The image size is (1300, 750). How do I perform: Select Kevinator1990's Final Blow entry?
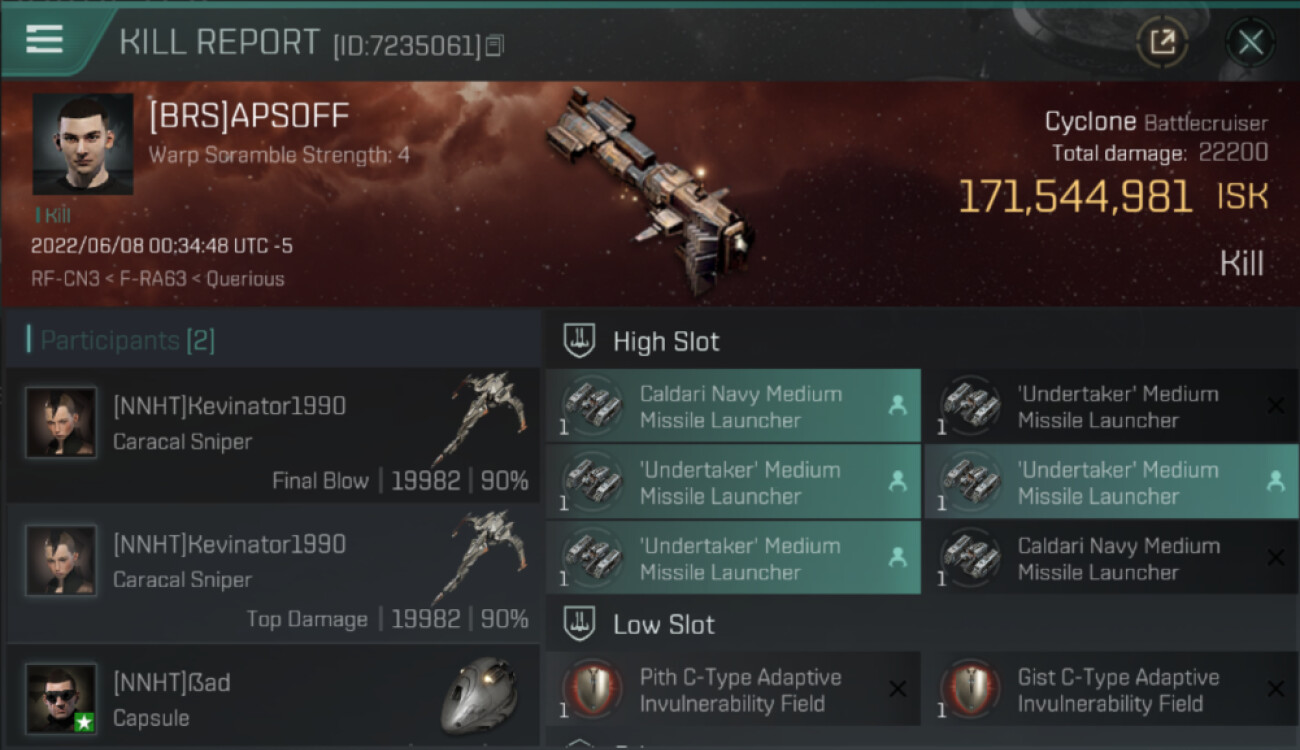(x=272, y=436)
